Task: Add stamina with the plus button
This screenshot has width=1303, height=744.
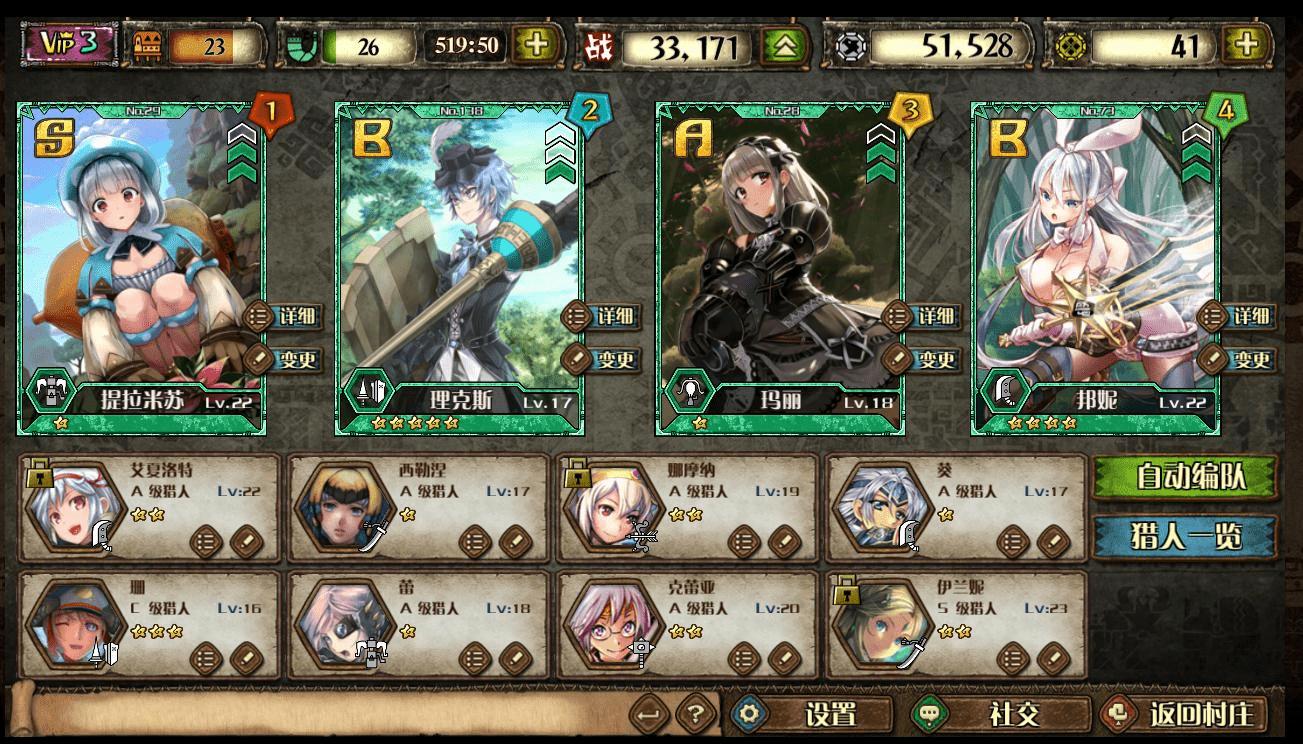Action: (537, 45)
